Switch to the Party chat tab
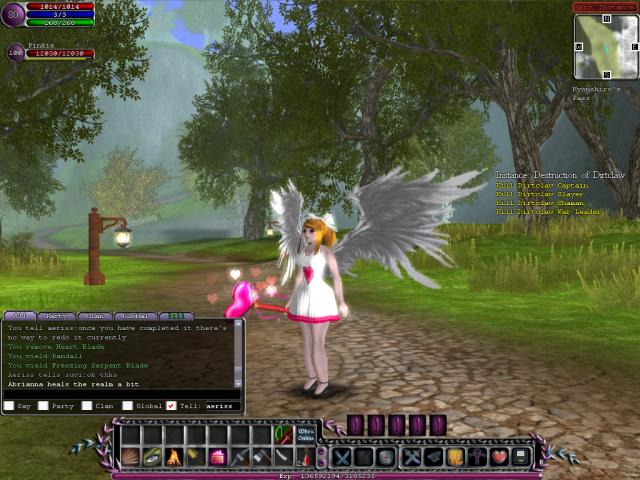 pyautogui.click(x=58, y=316)
